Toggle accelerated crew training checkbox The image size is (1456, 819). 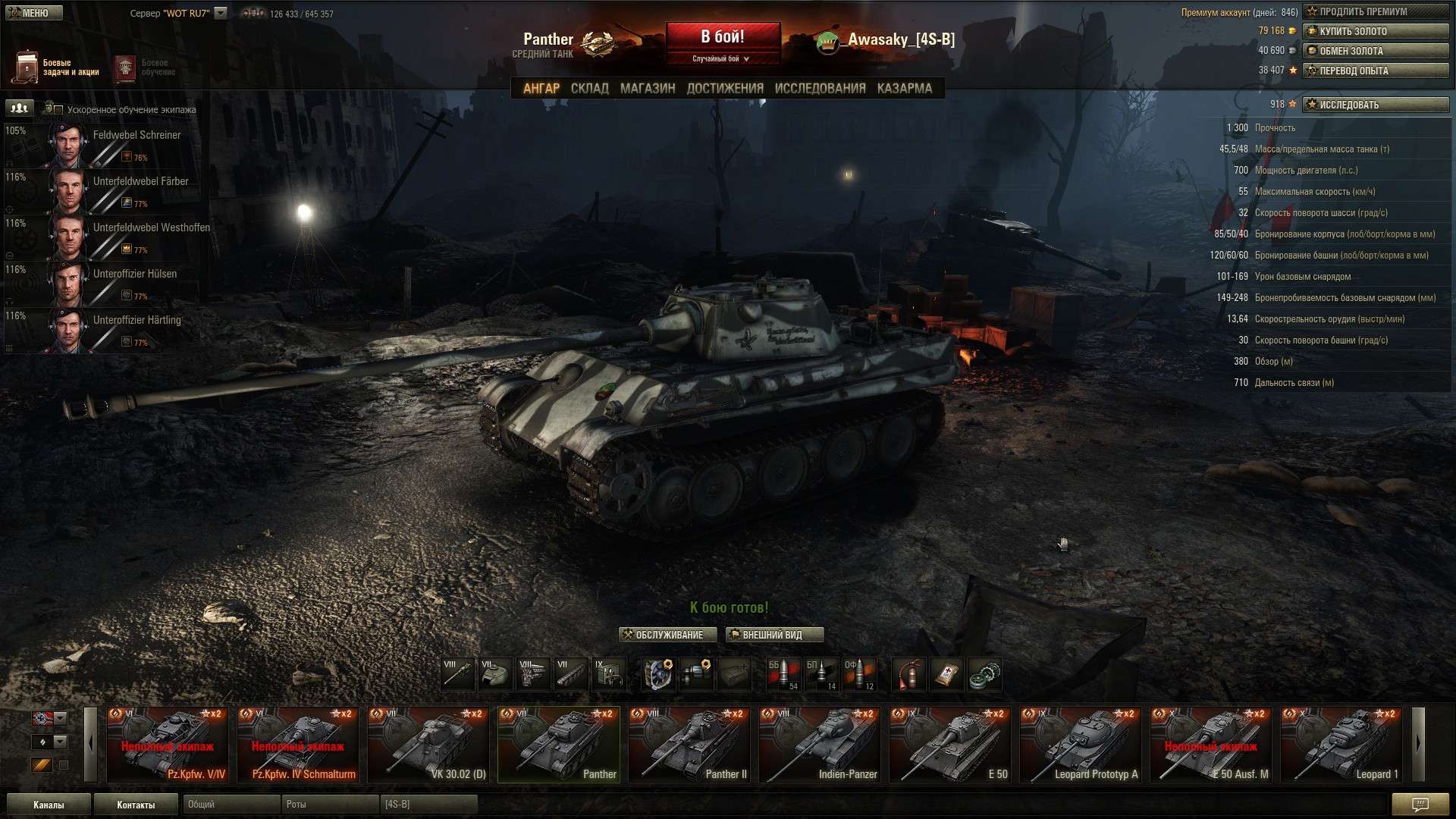(58, 110)
